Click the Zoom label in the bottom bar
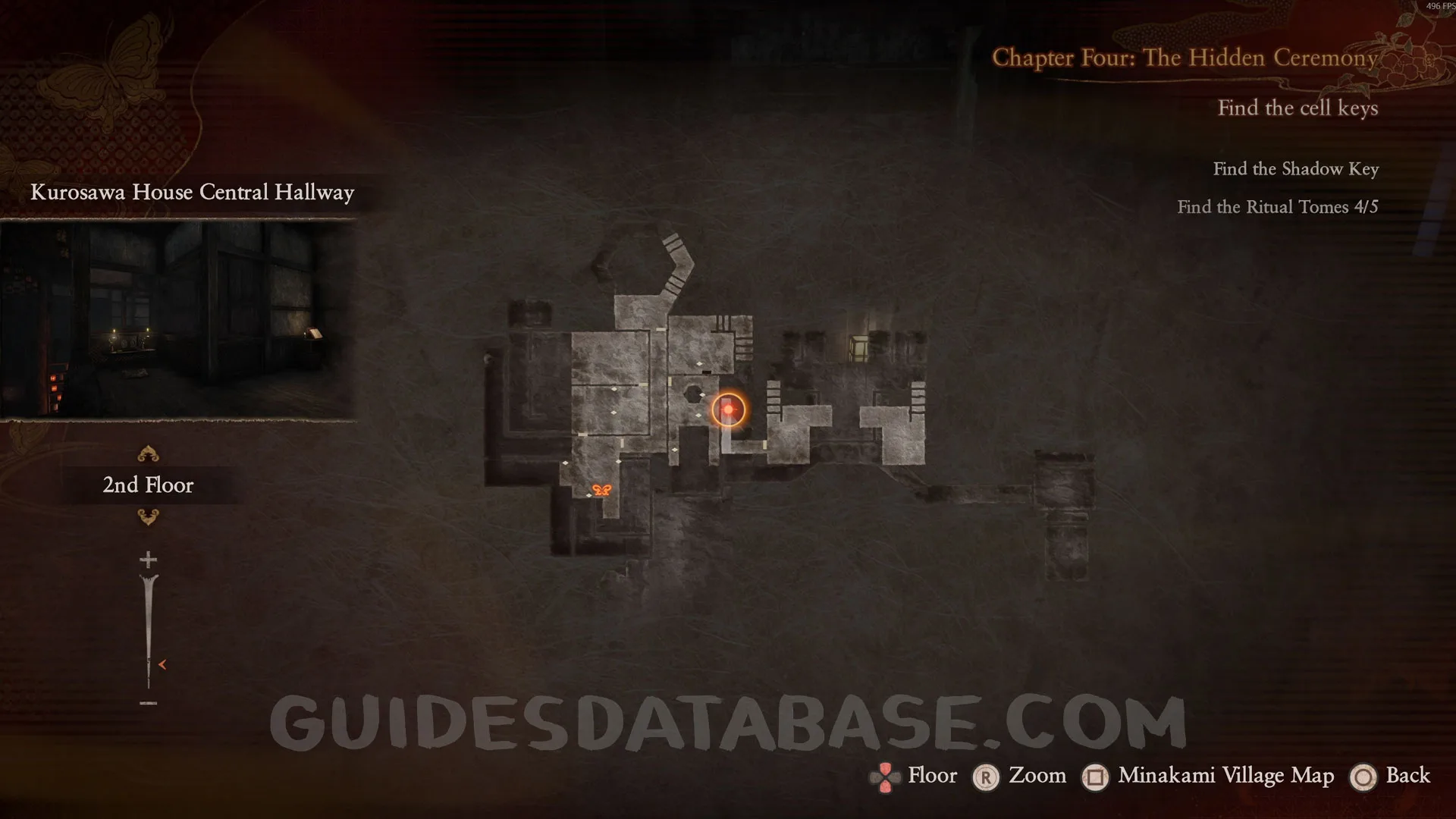 [x=1037, y=775]
